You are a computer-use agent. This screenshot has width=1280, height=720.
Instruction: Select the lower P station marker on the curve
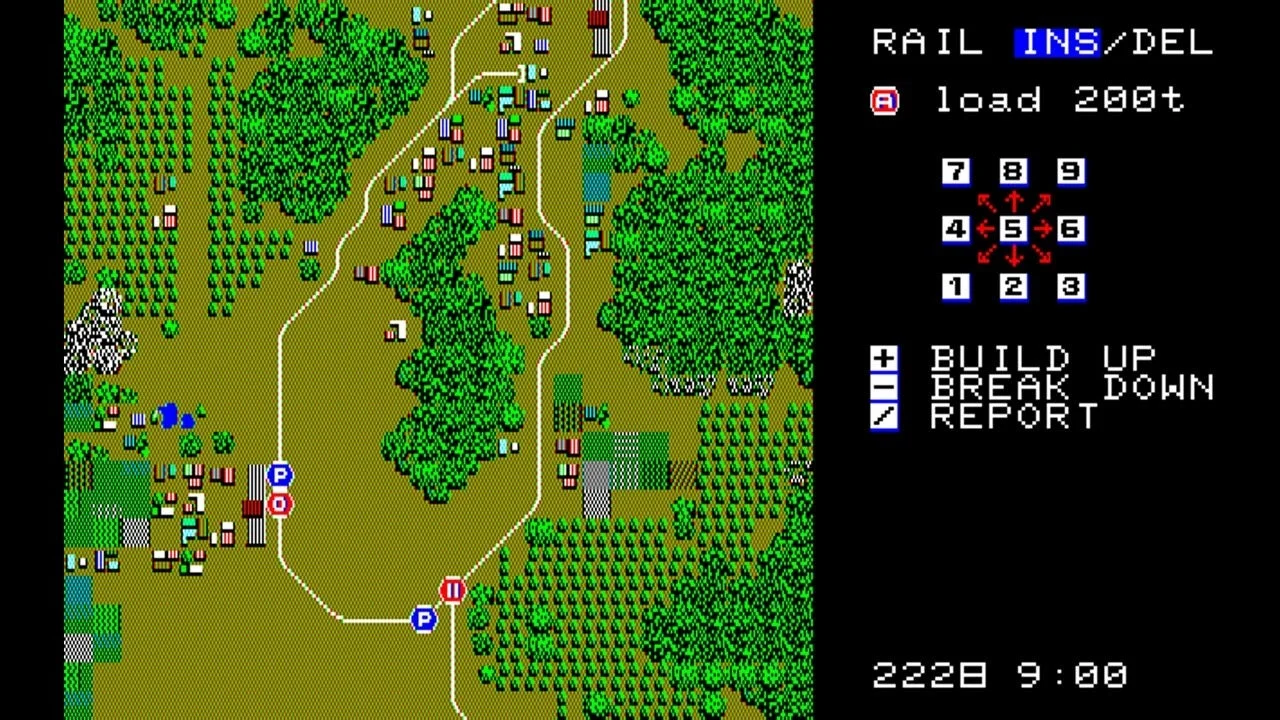click(x=424, y=620)
